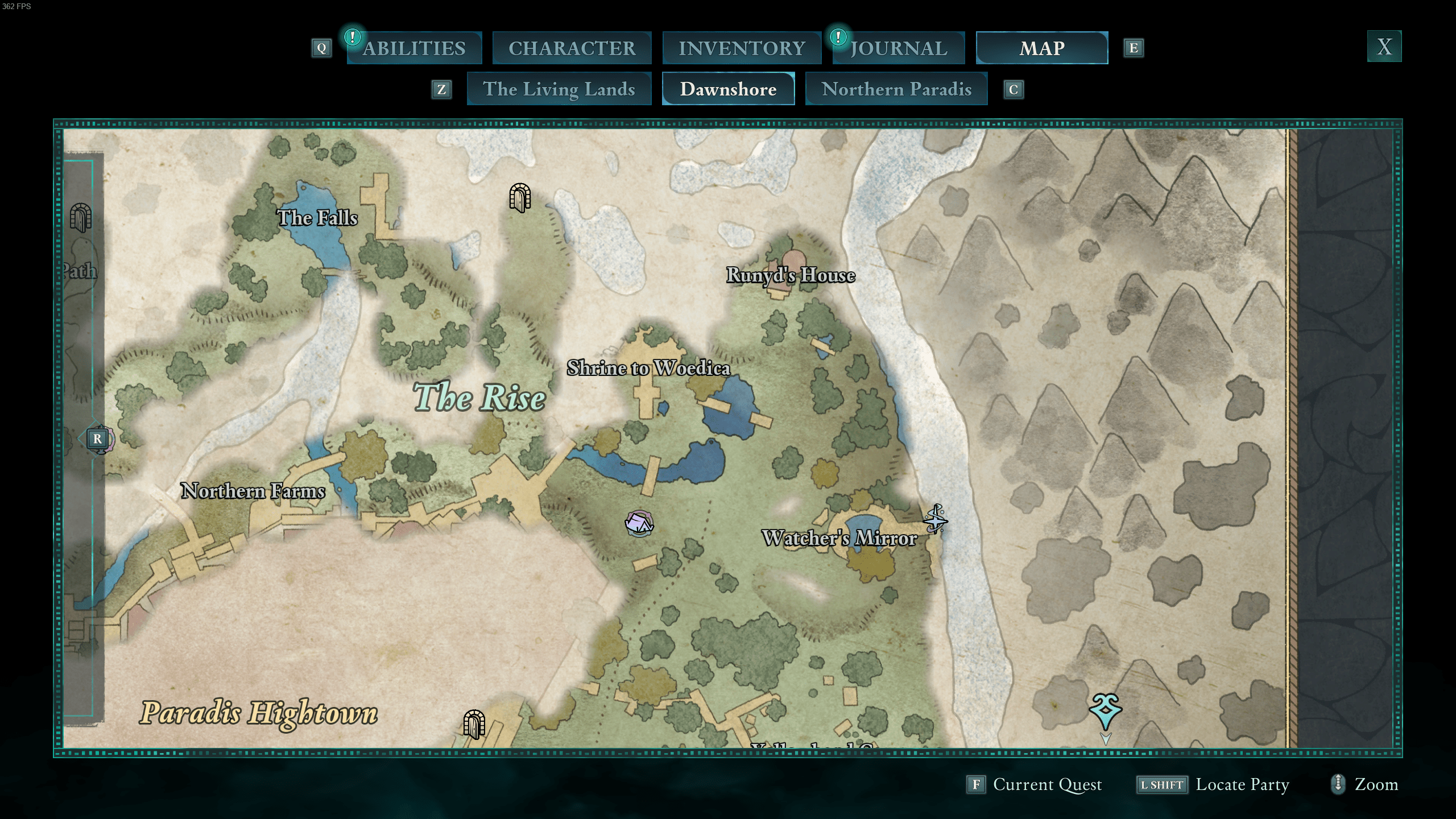Click the fast travel beacon by Watcher's Mirror

tap(935, 519)
